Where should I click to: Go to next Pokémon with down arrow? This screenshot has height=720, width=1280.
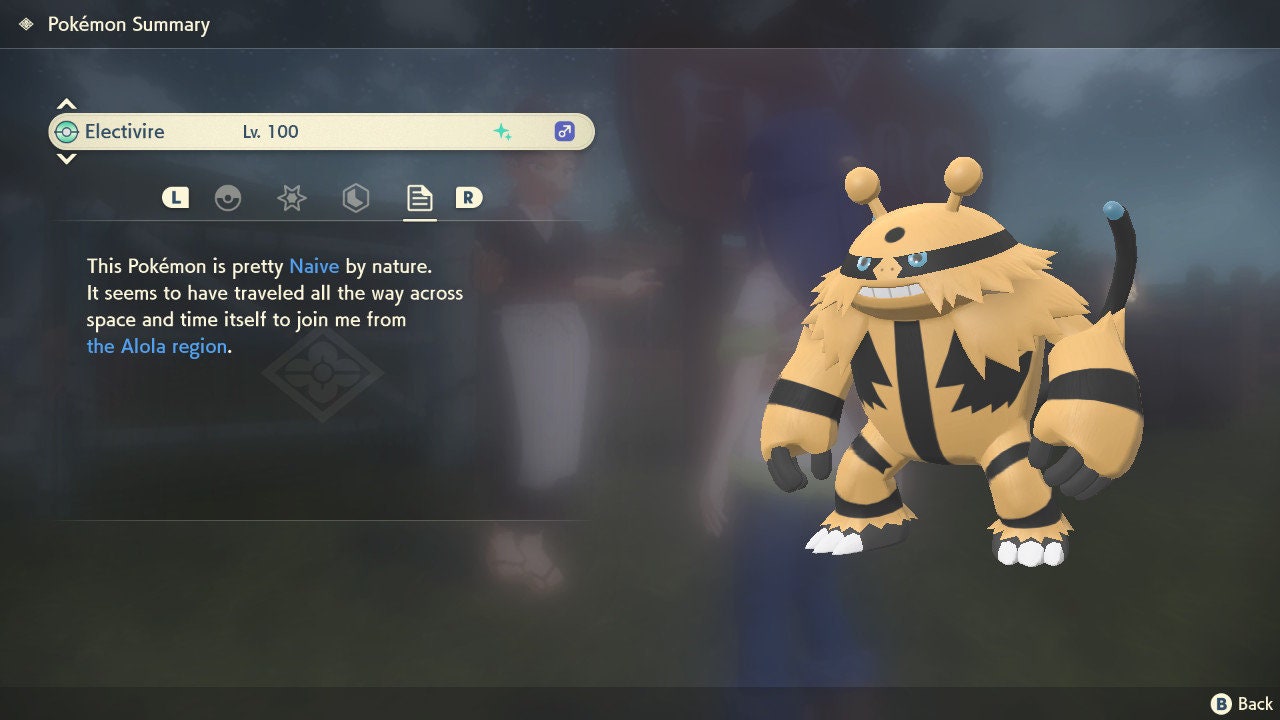(x=66, y=158)
